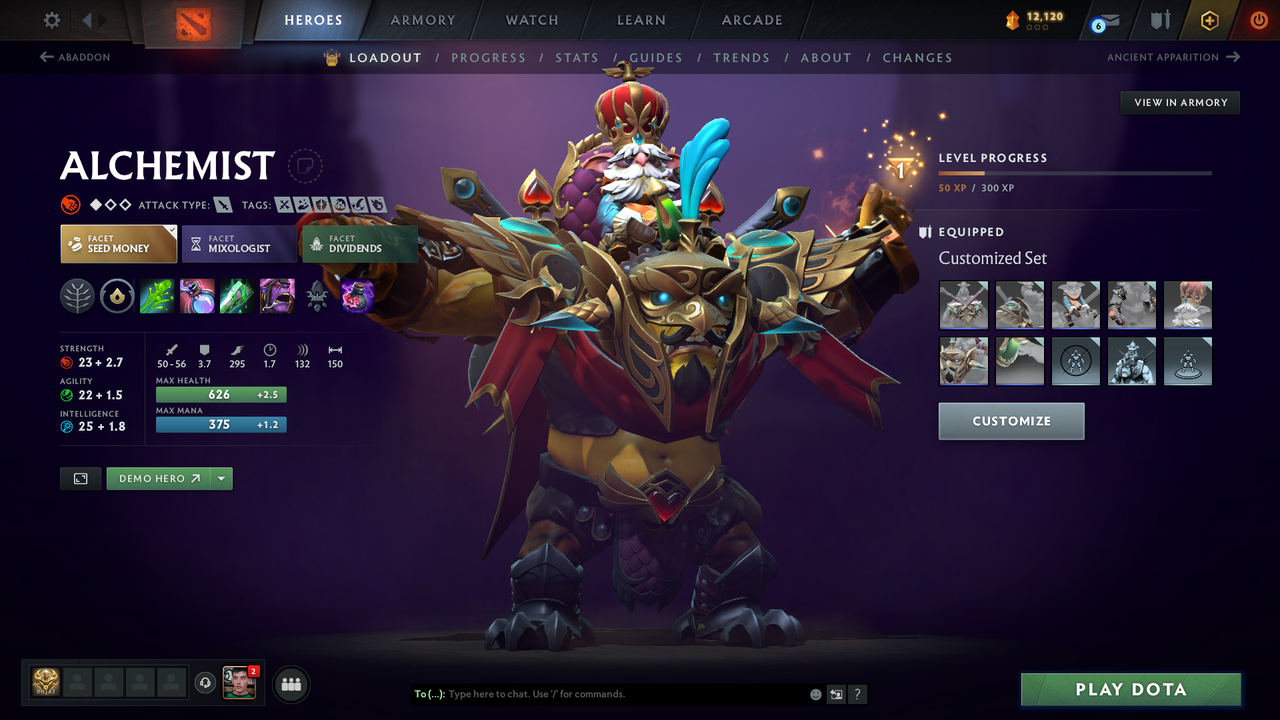Open the ARCADE menu

coord(751,20)
